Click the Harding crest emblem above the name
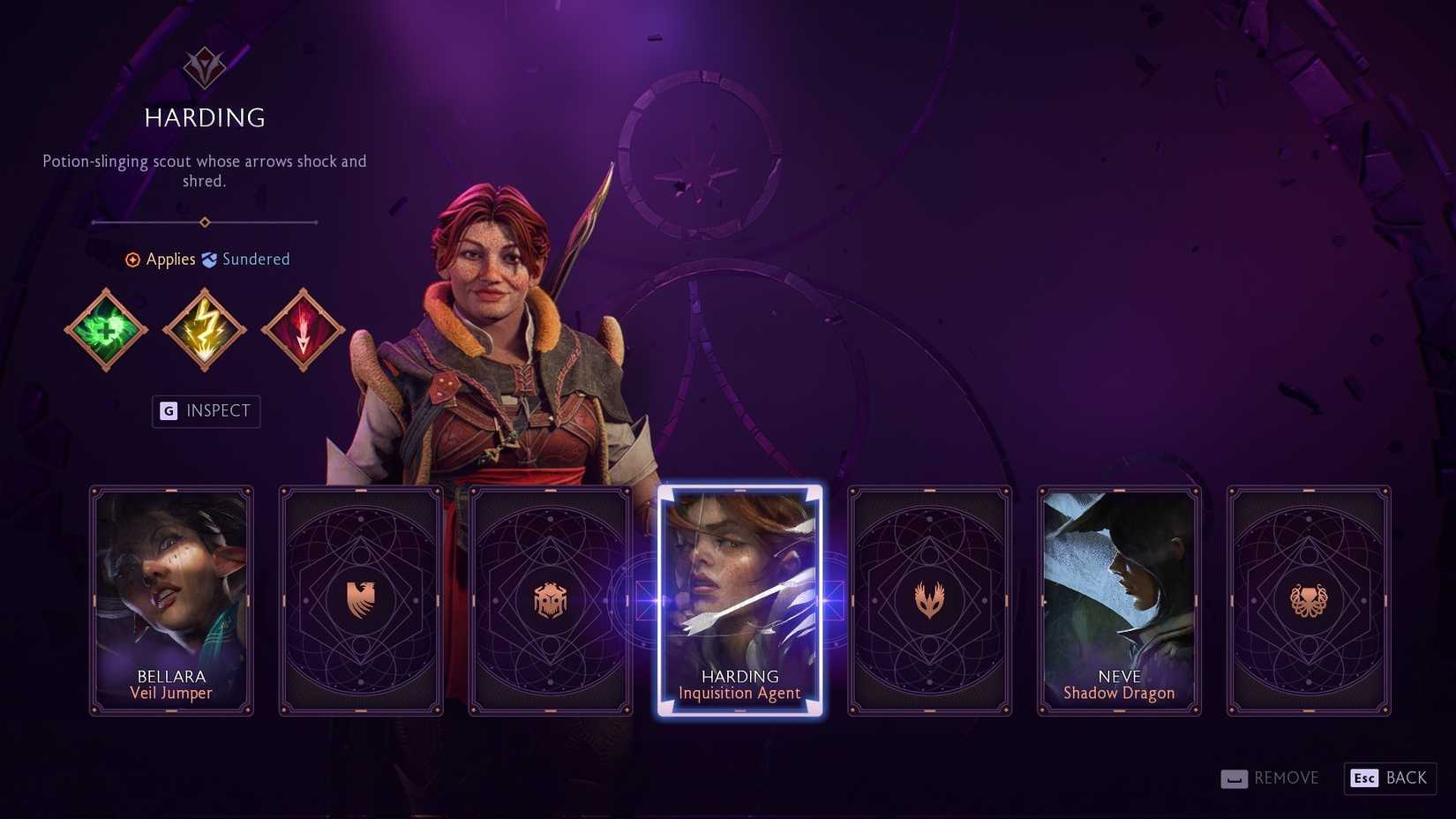Screen dimensions: 1456x819 (204, 66)
